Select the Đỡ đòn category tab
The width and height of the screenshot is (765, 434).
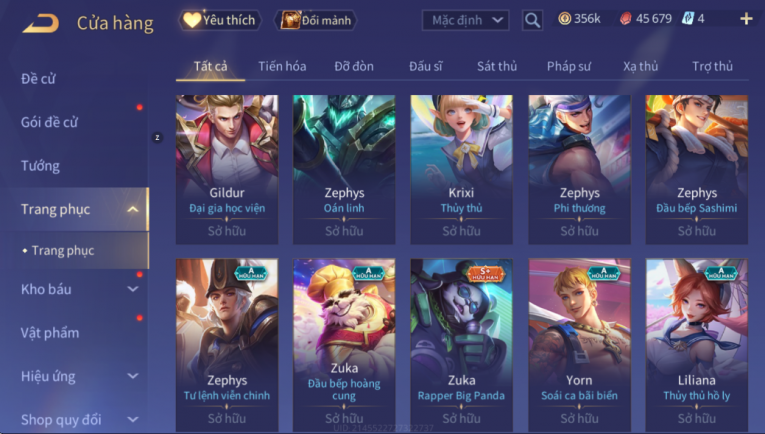coord(354,66)
